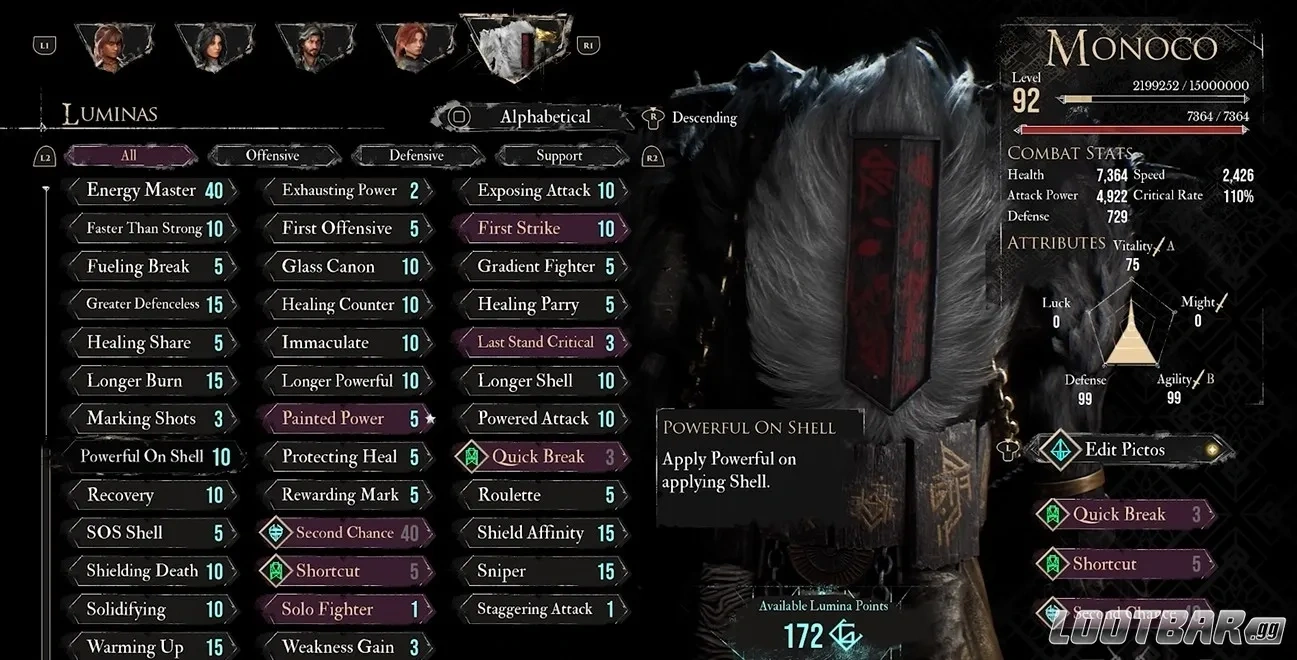Select Monoco's highlighted party portrait

(519, 47)
